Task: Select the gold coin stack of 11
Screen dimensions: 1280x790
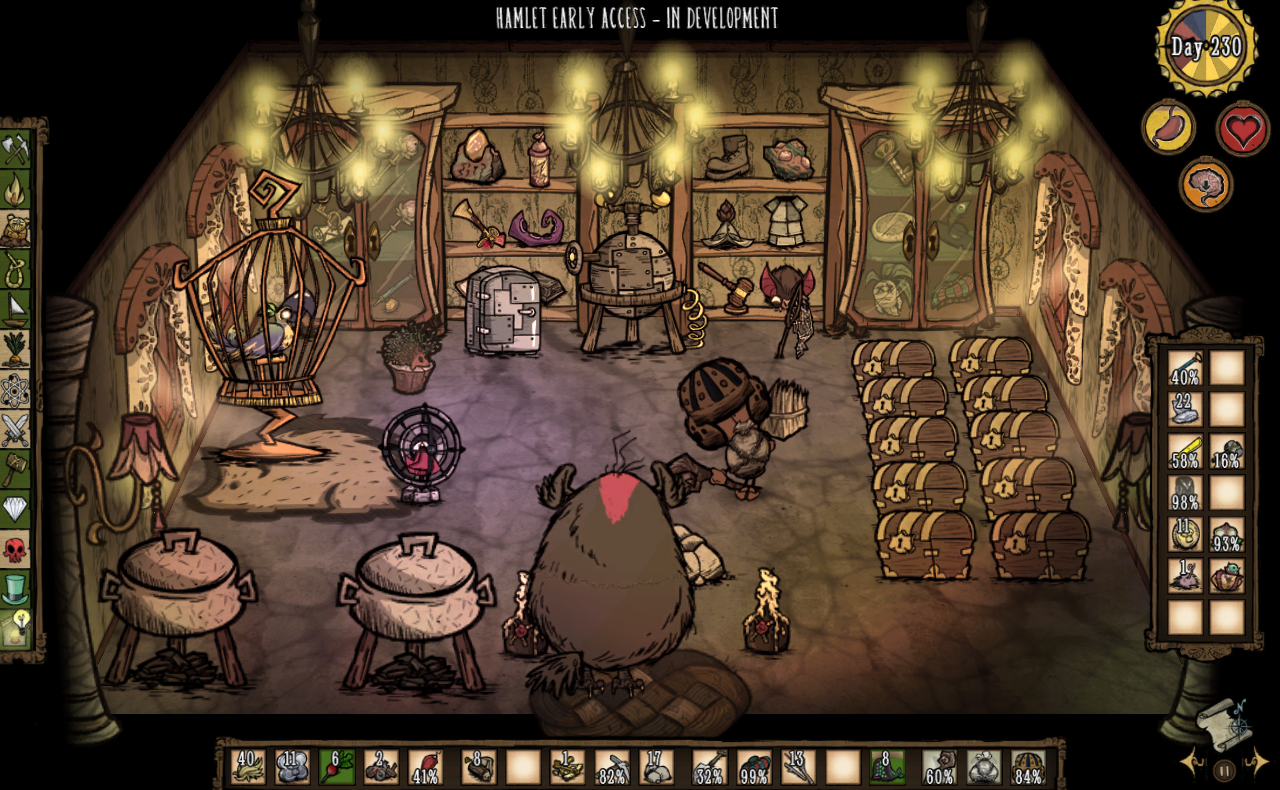Action: click(1186, 534)
